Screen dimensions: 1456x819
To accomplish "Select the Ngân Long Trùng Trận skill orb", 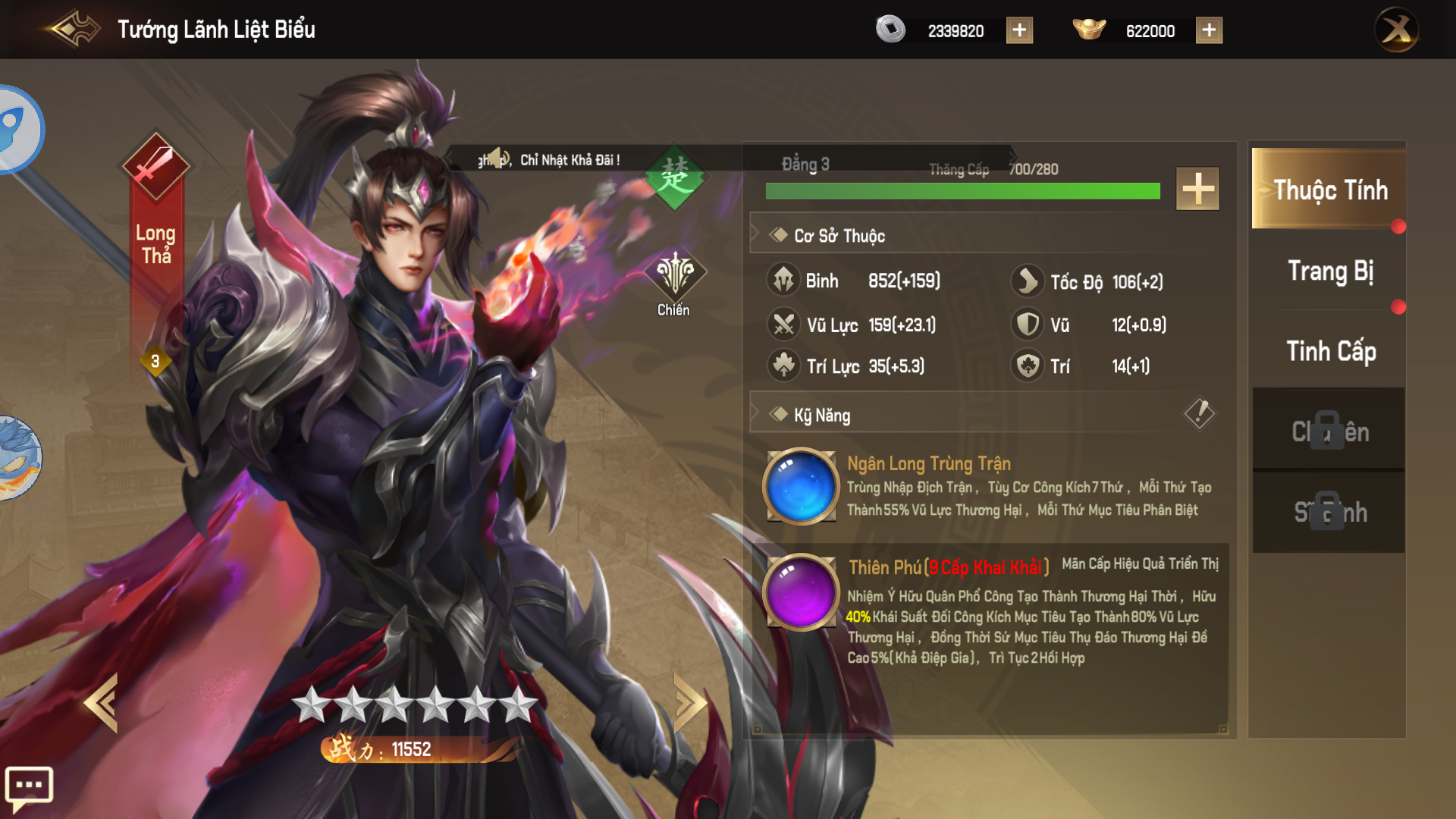I will [802, 486].
